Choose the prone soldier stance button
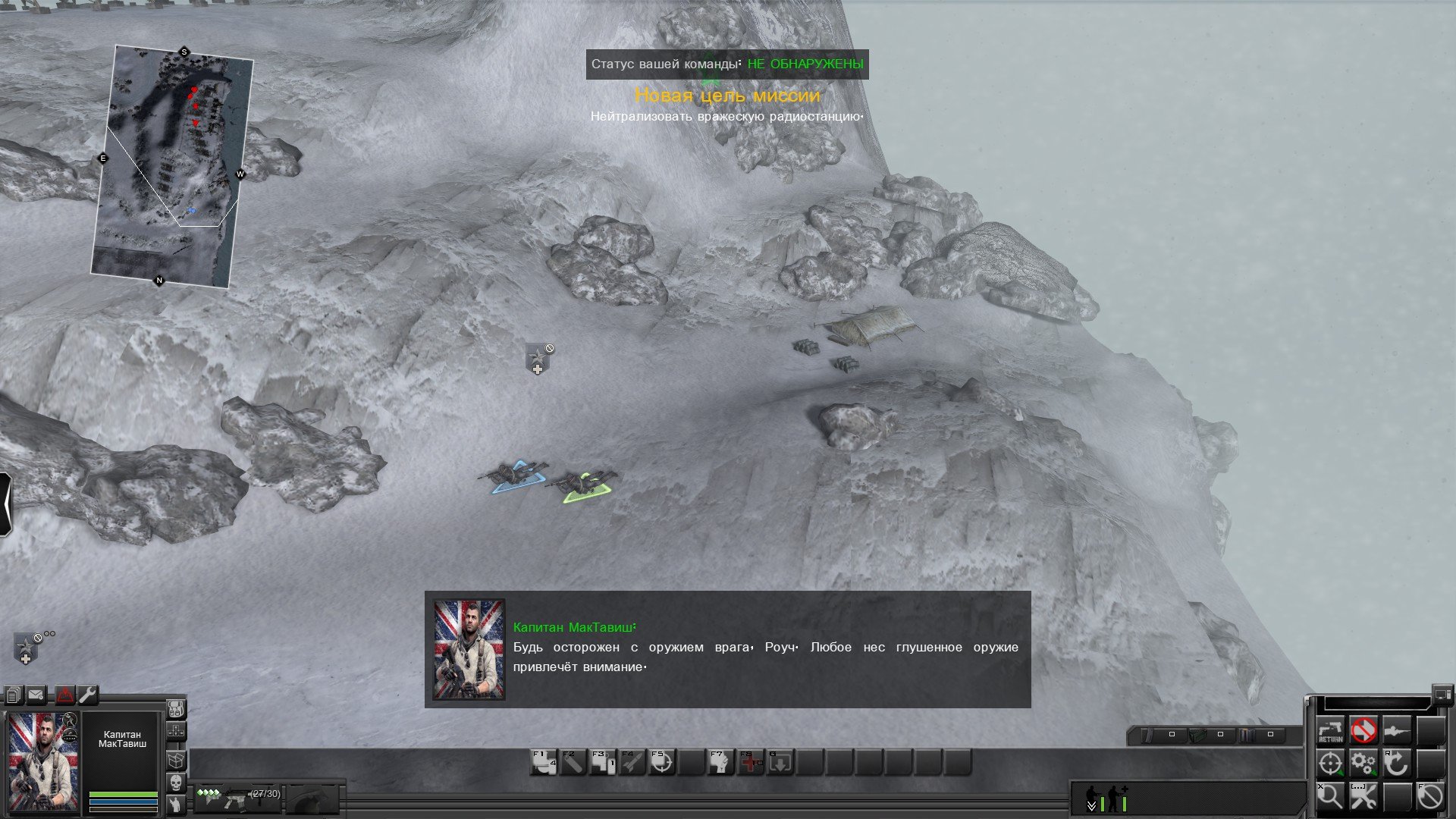 1396,730
